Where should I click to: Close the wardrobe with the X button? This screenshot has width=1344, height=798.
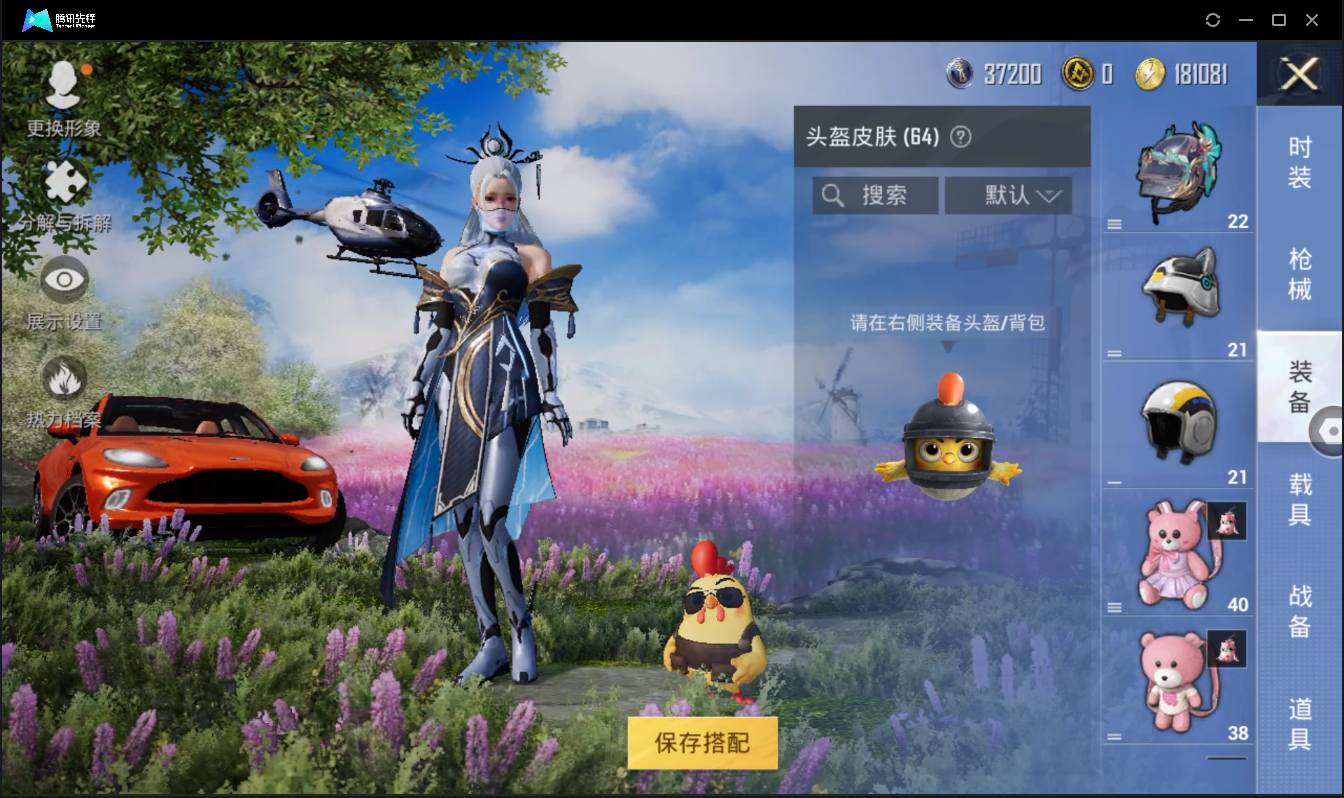tap(1297, 75)
